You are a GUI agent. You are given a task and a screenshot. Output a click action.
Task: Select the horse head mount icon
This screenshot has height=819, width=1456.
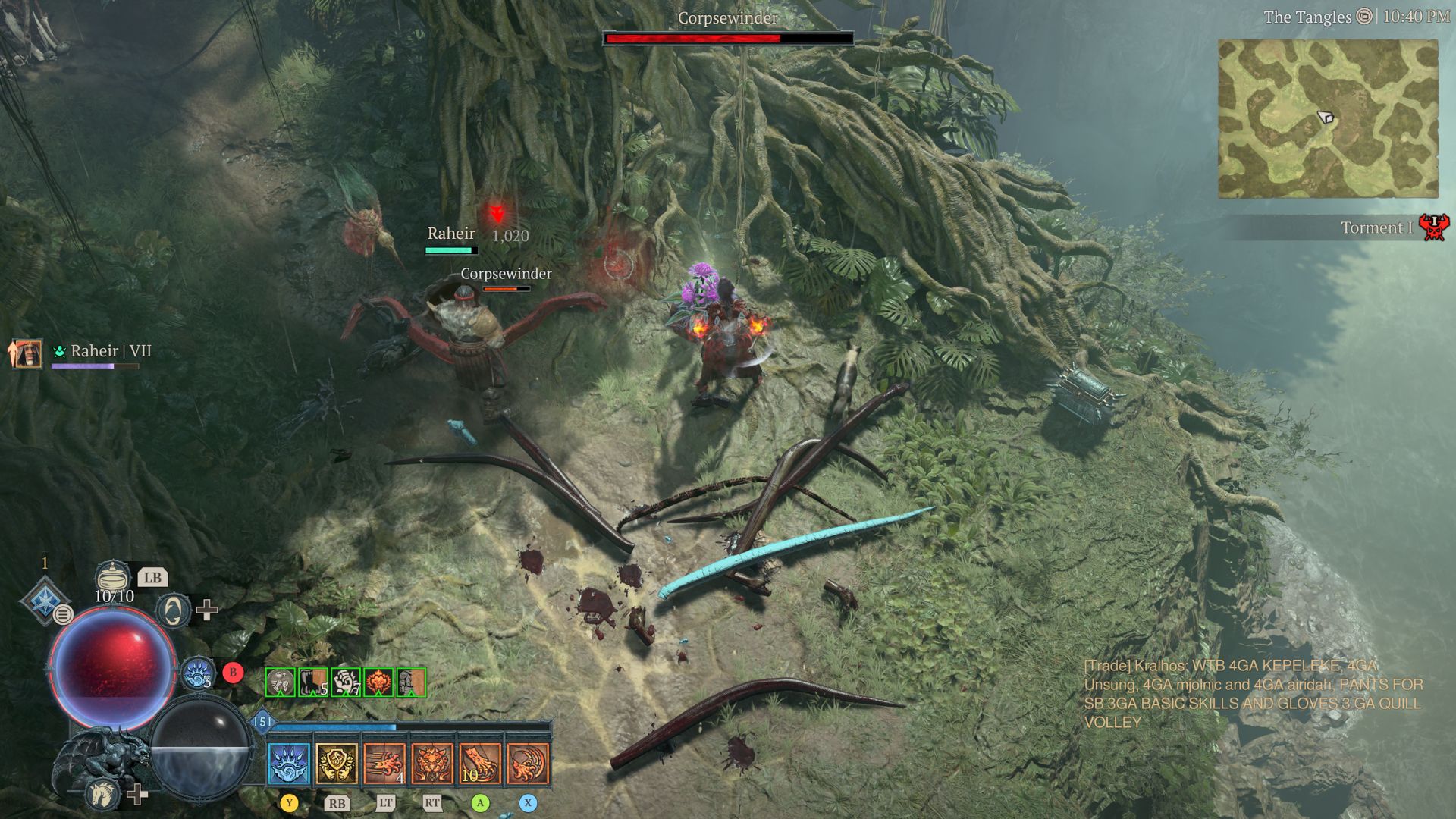[102, 794]
